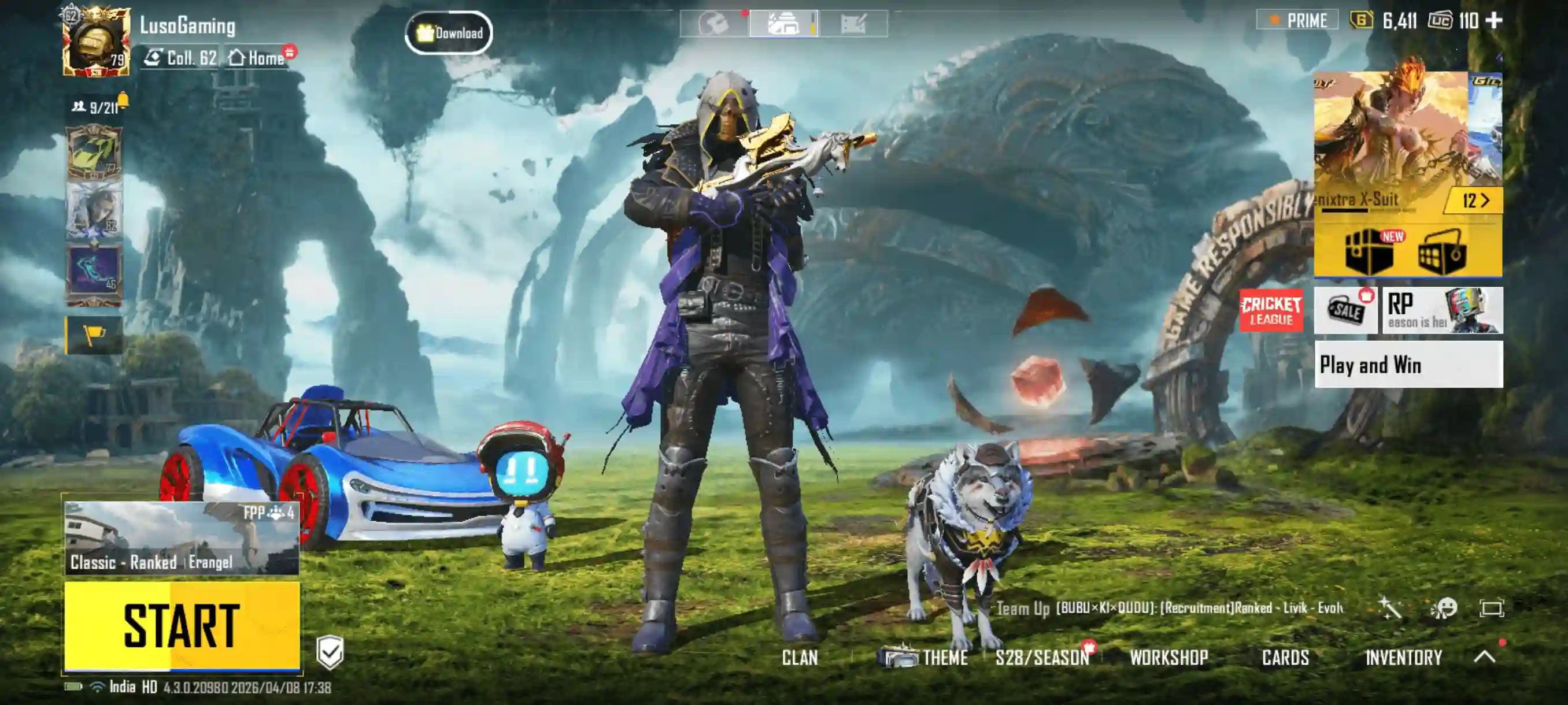Open the Cricket League event
Image resolution: width=1568 pixels, height=705 pixels.
pyautogui.click(x=1271, y=310)
